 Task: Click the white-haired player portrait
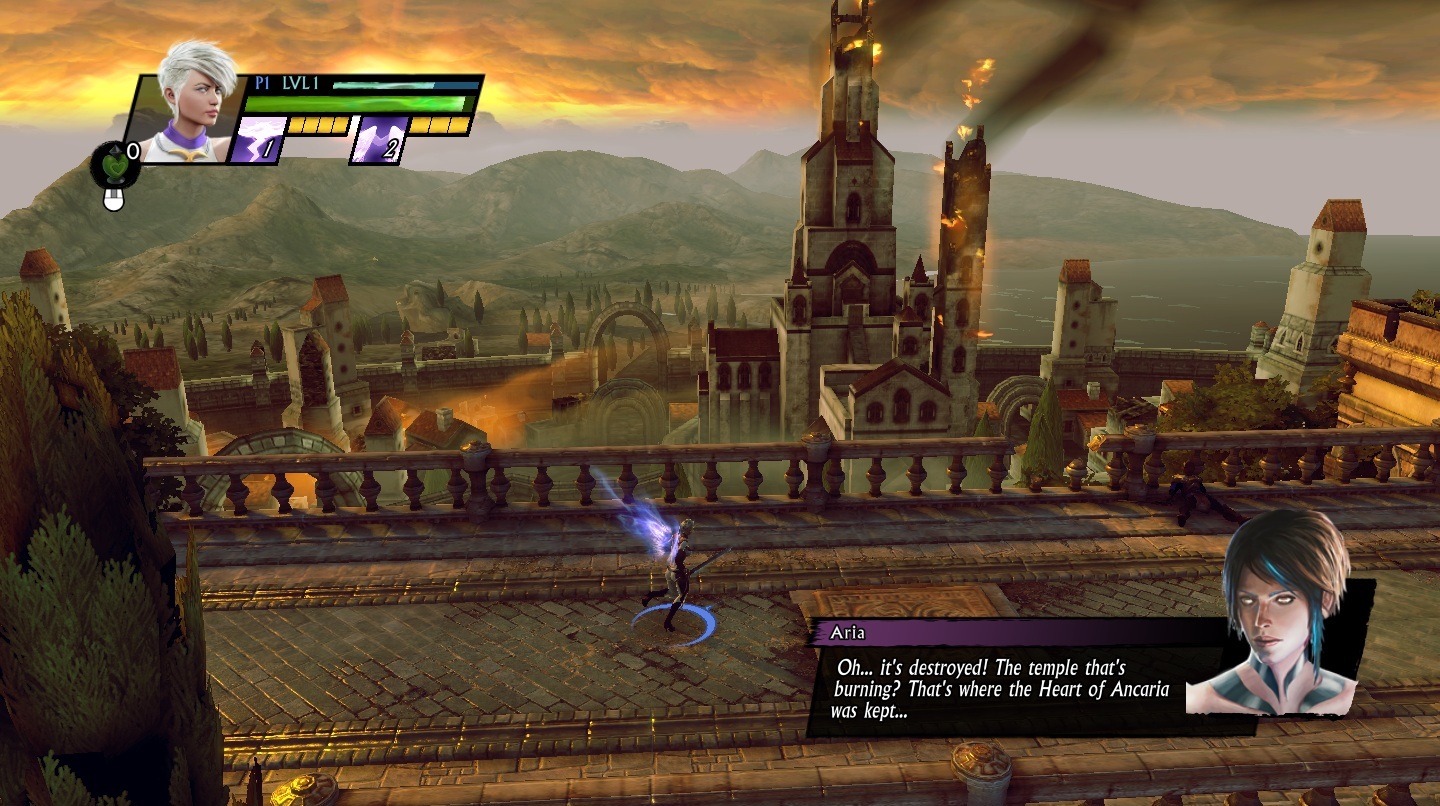coord(195,105)
